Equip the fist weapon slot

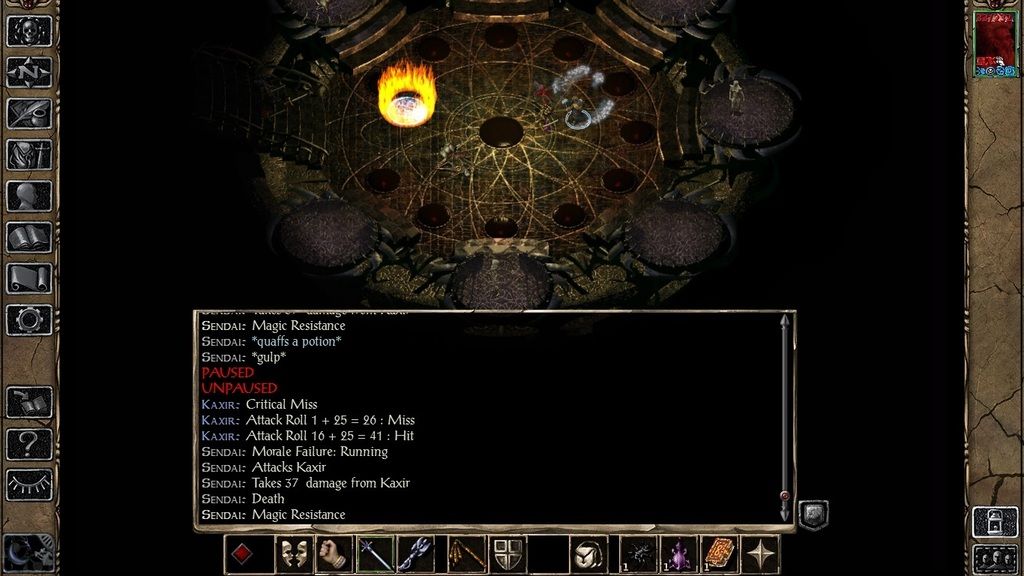pyautogui.click(x=334, y=554)
